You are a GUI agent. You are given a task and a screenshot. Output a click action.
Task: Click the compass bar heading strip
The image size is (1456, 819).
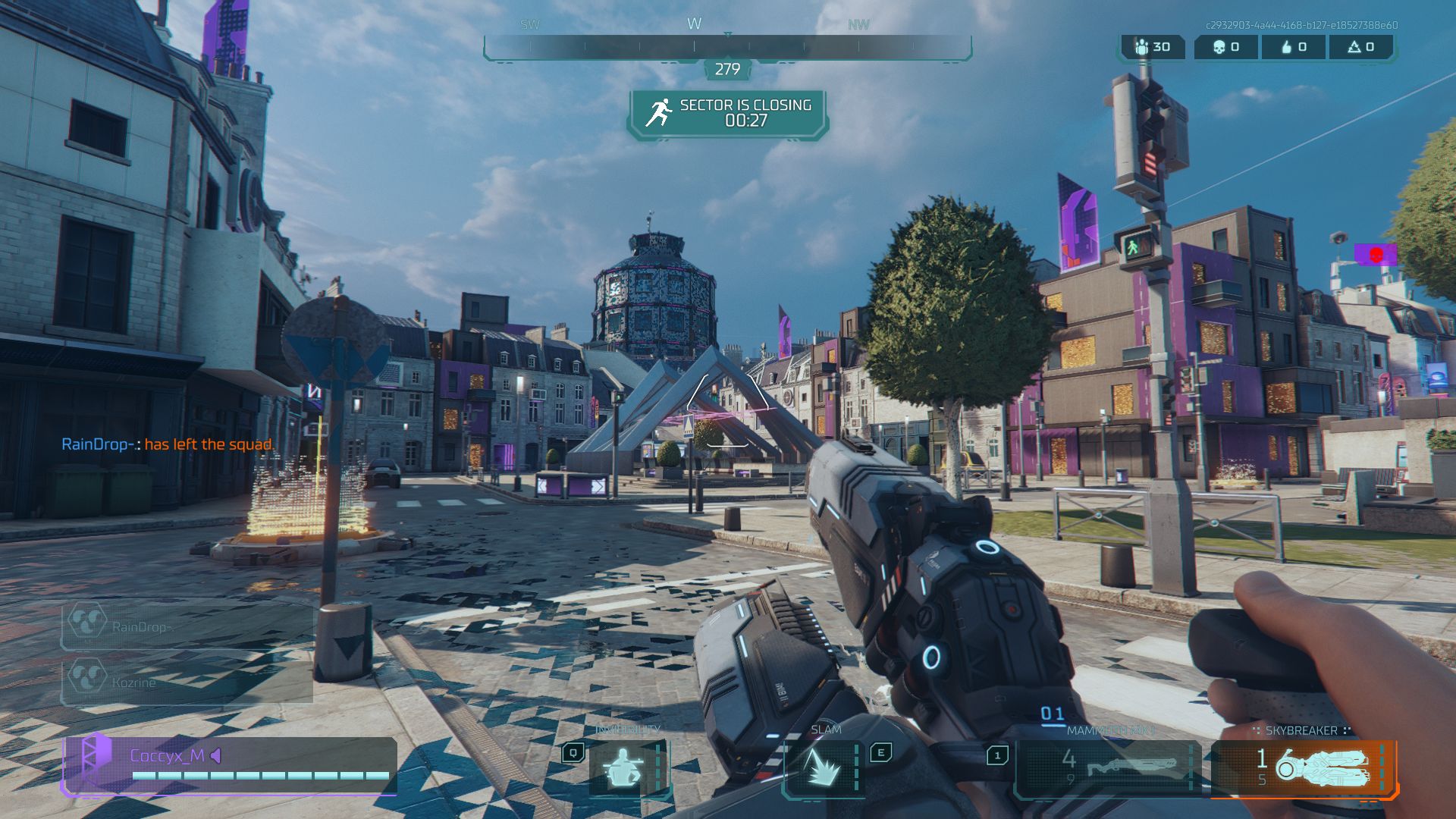click(x=726, y=47)
